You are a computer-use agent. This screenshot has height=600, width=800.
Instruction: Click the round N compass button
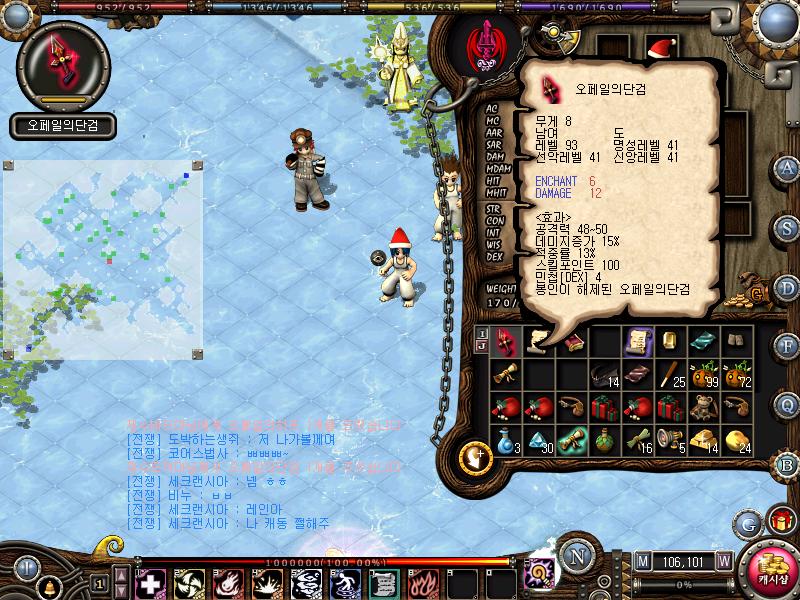click(x=574, y=557)
